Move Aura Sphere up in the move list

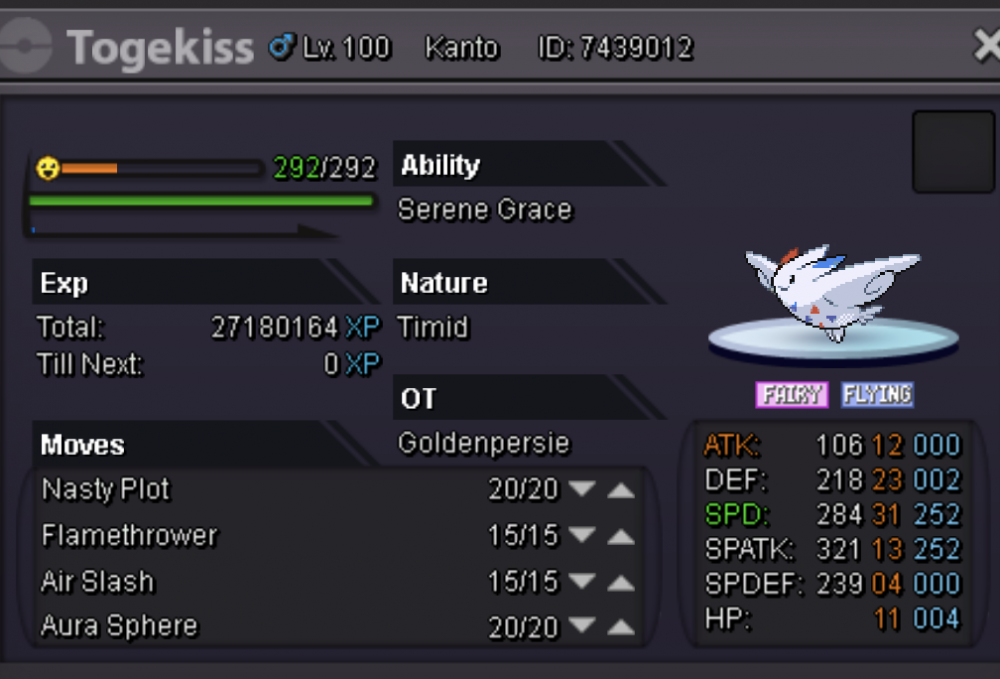pyautogui.click(x=621, y=628)
